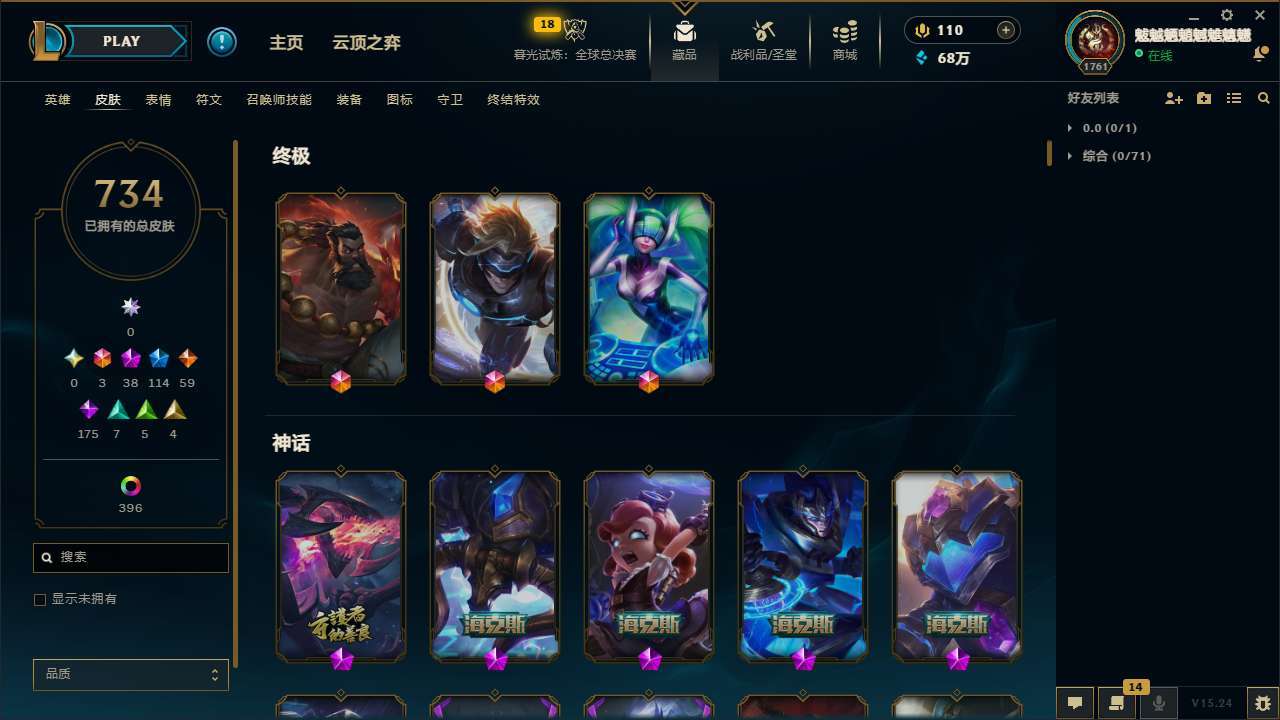Open the 藏品 collection backpack icon
The image size is (1280, 720).
(x=684, y=30)
